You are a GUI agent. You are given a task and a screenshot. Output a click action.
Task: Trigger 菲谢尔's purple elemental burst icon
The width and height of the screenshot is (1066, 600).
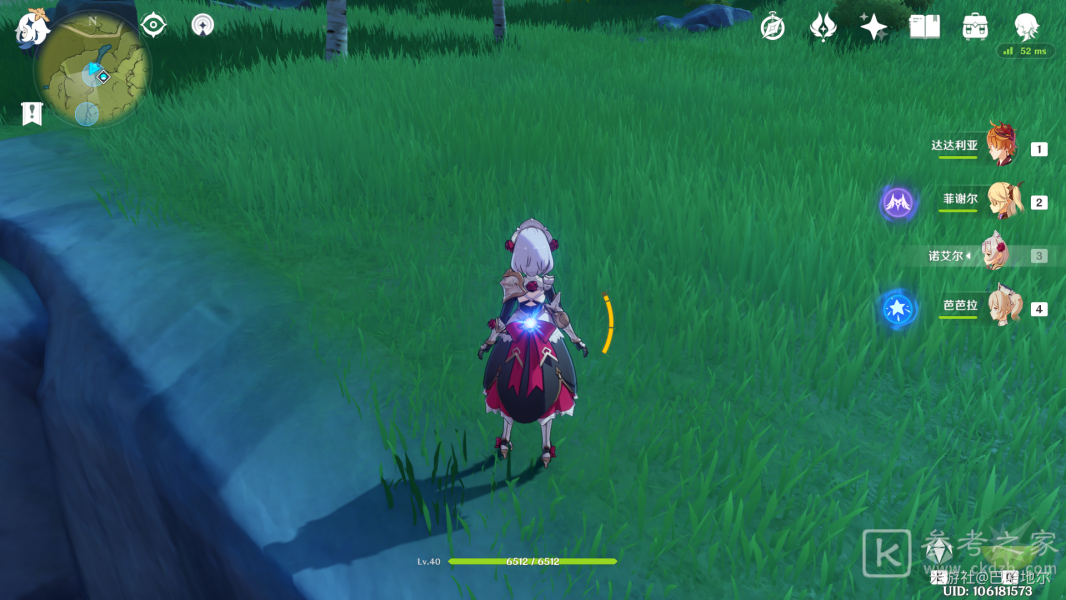click(x=898, y=203)
